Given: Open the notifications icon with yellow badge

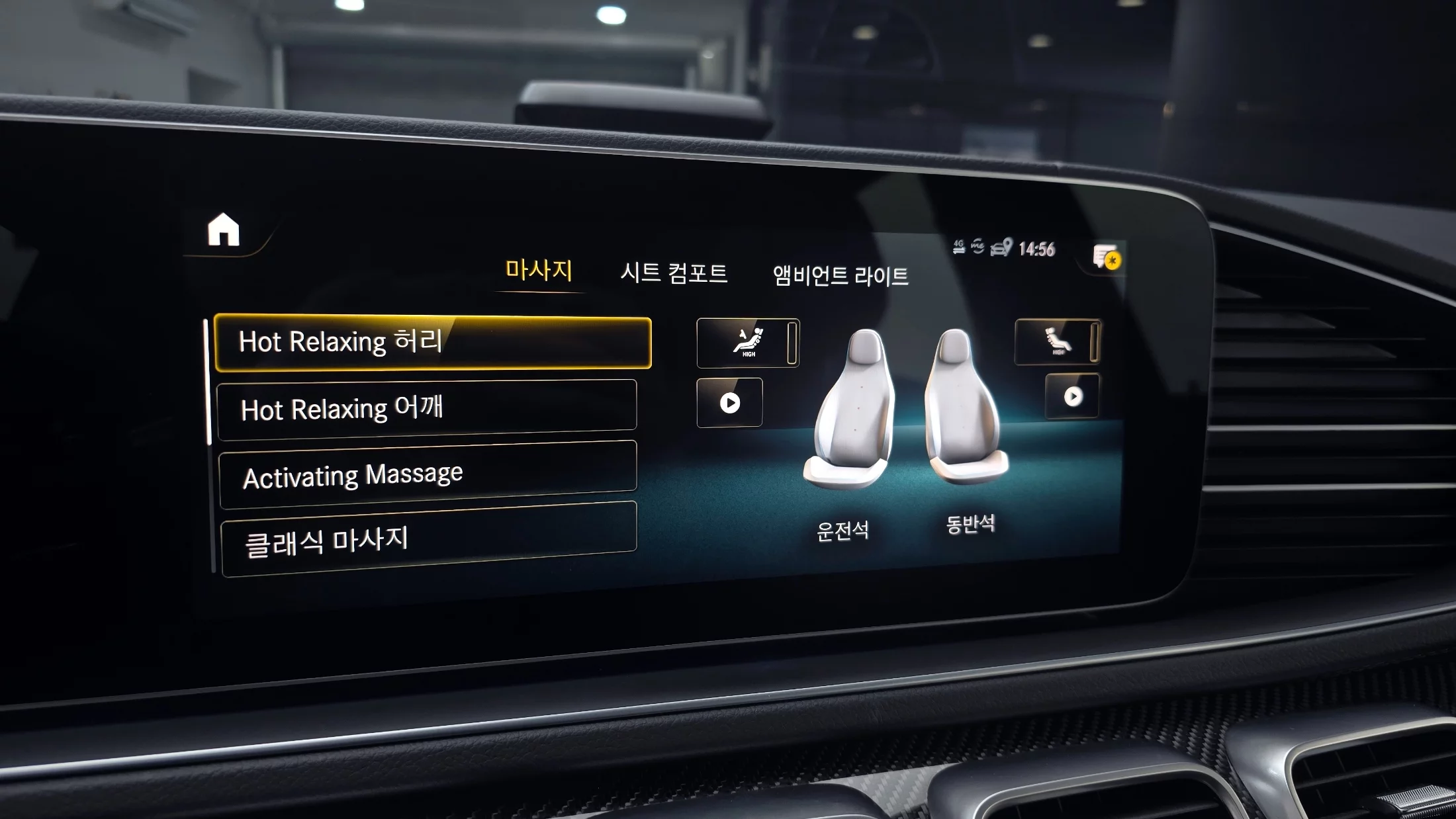Looking at the screenshot, I should pos(1107,257).
